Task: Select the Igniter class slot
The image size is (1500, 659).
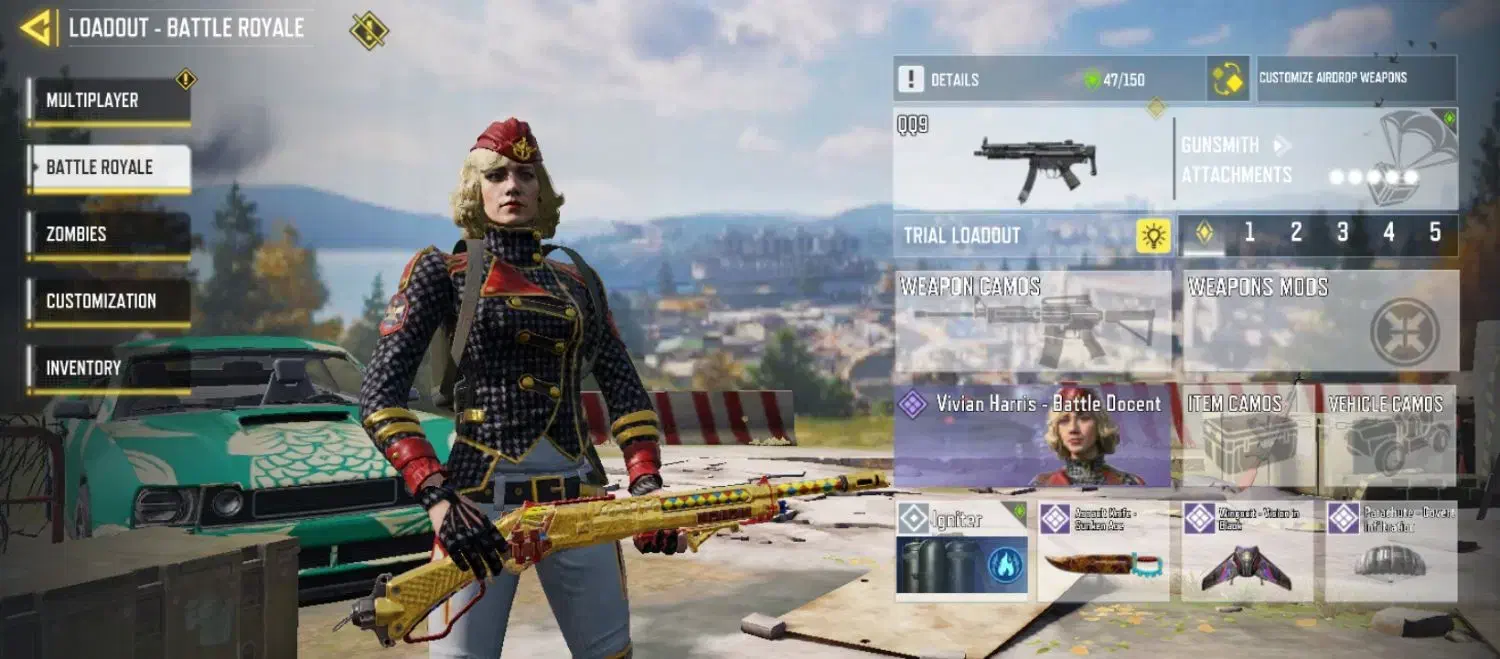Action: pyautogui.click(x=961, y=551)
